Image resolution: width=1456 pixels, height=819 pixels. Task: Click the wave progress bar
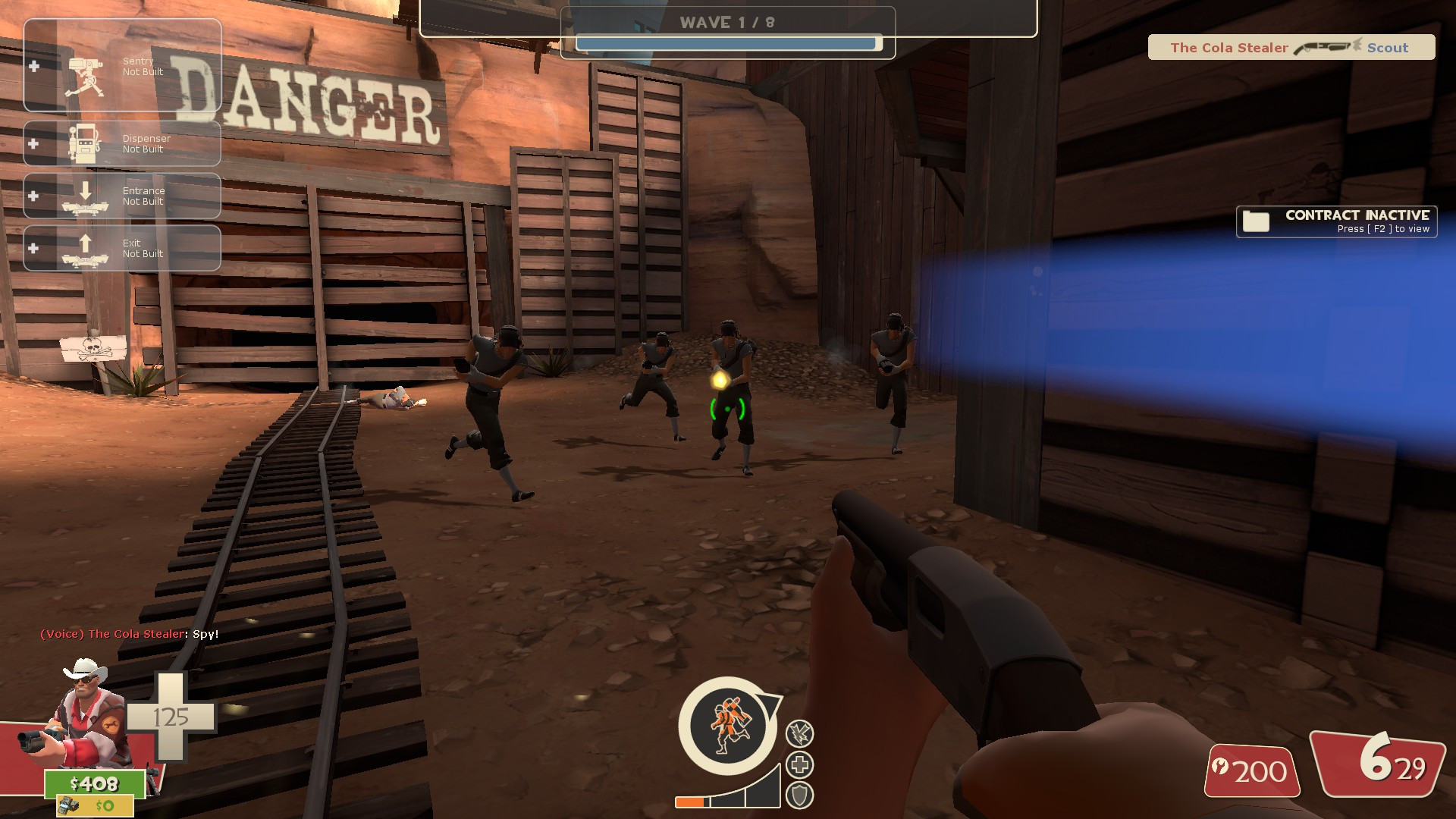point(730,44)
